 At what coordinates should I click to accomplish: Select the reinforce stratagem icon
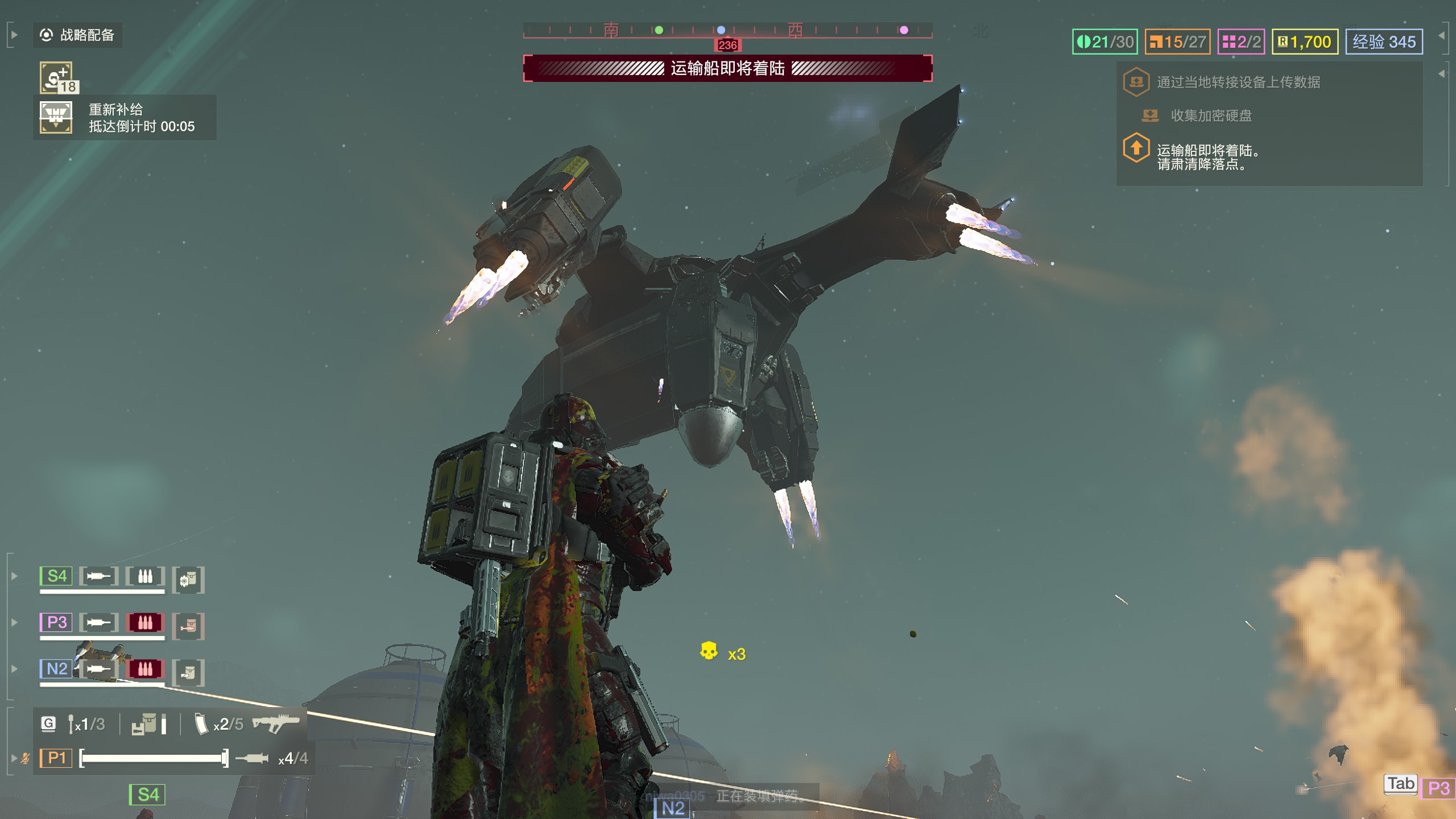(x=56, y=78)
